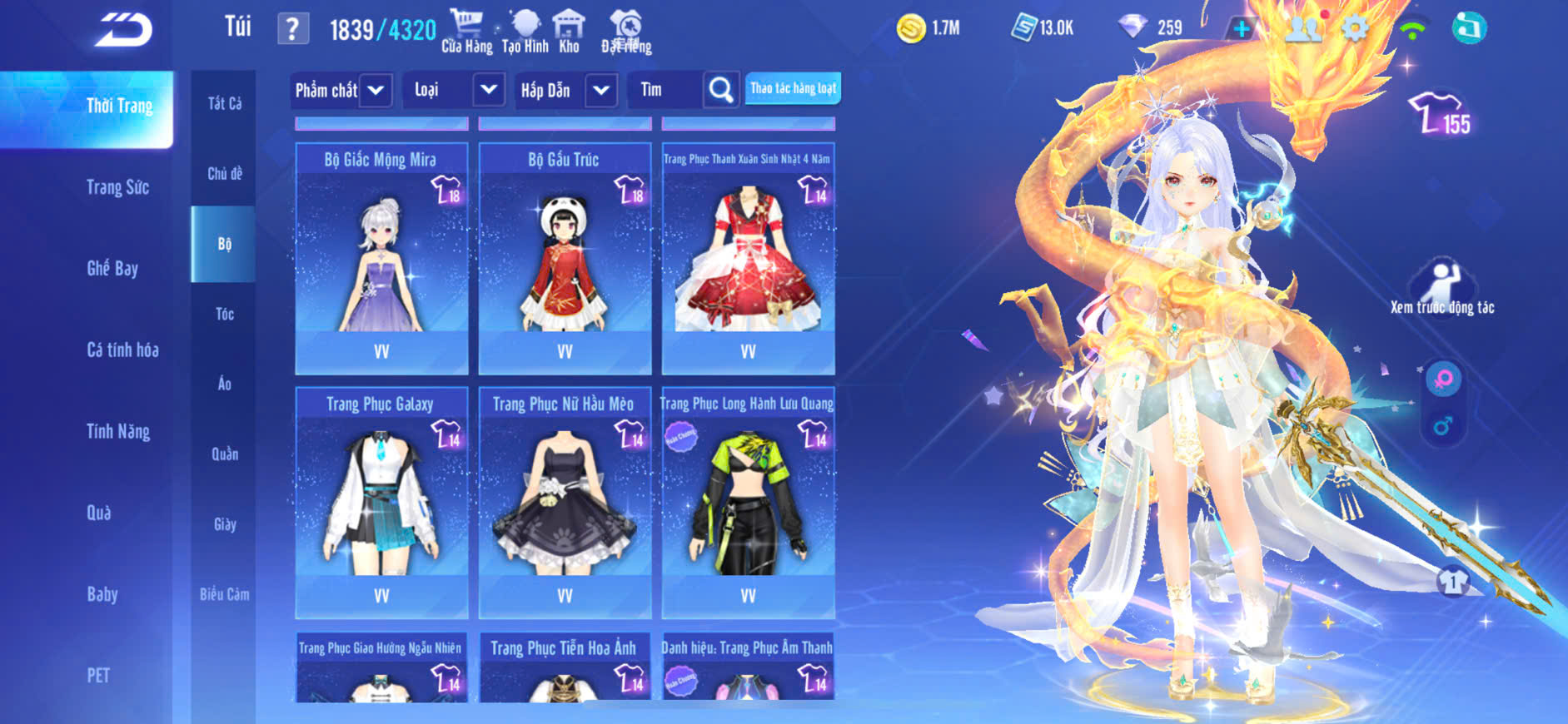Expand the Hấp Dẫn sort dropdown

click(x=601, y=90)
